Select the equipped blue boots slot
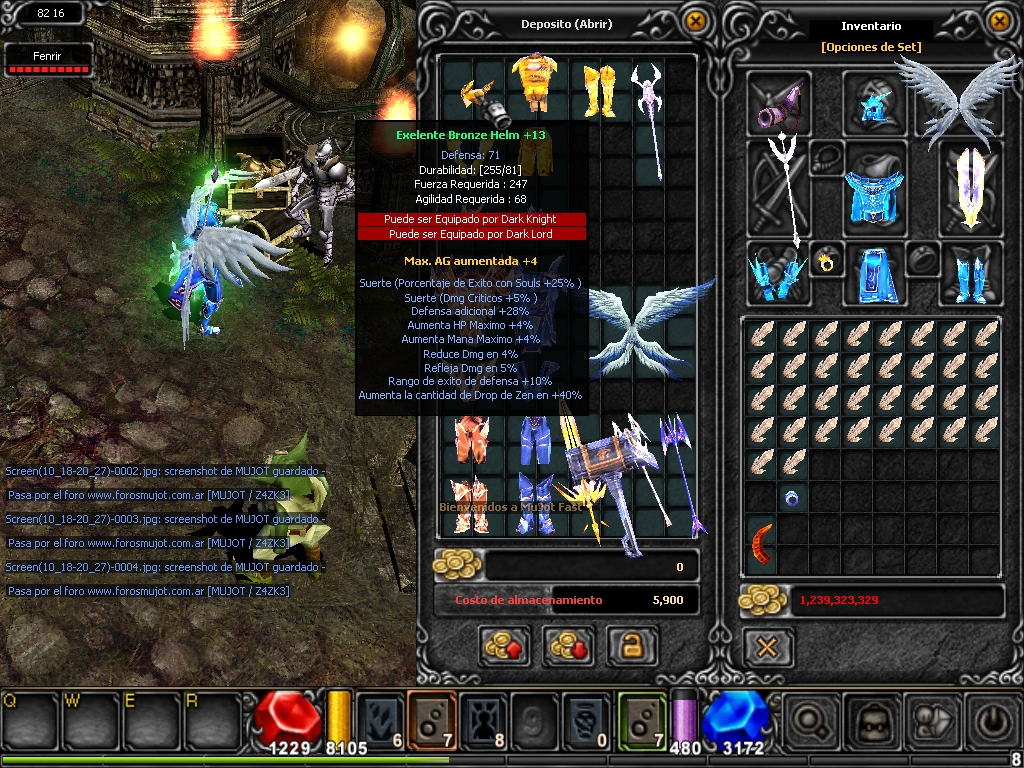The image size is (1024, 768). click(x=969, y=273)
